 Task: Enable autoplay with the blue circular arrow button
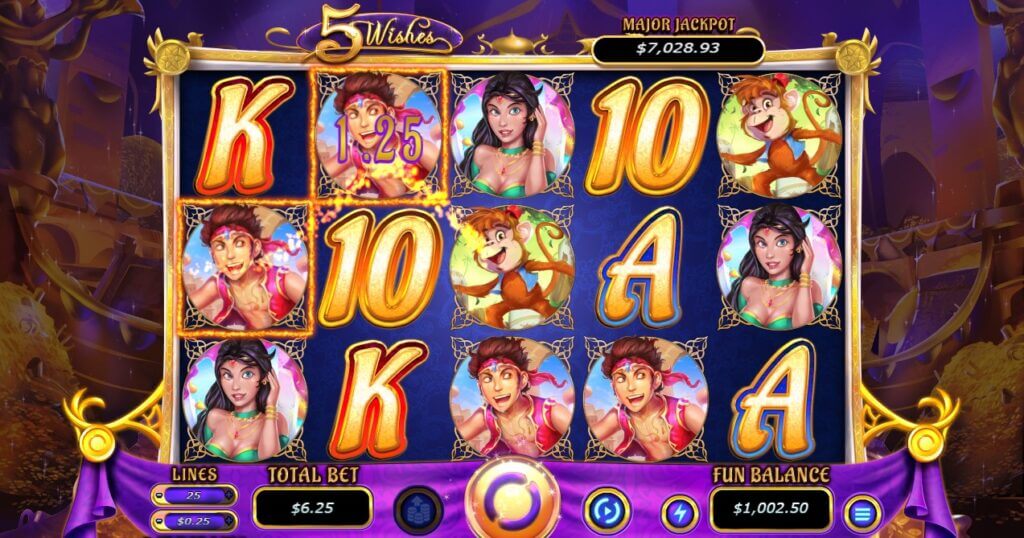606,510
